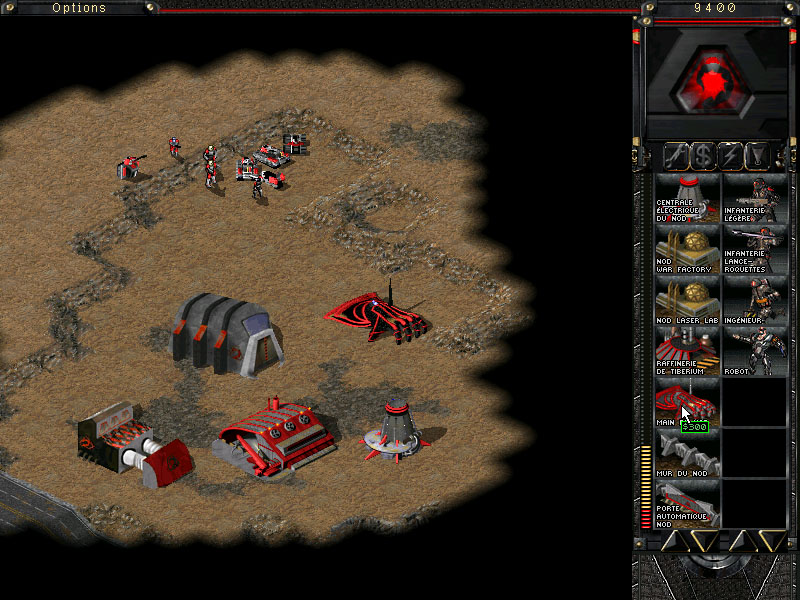The height and width of the screenshot is (600, 800).
Task: Click the structure column's down arrow
Action: click(x=704, y=541)
